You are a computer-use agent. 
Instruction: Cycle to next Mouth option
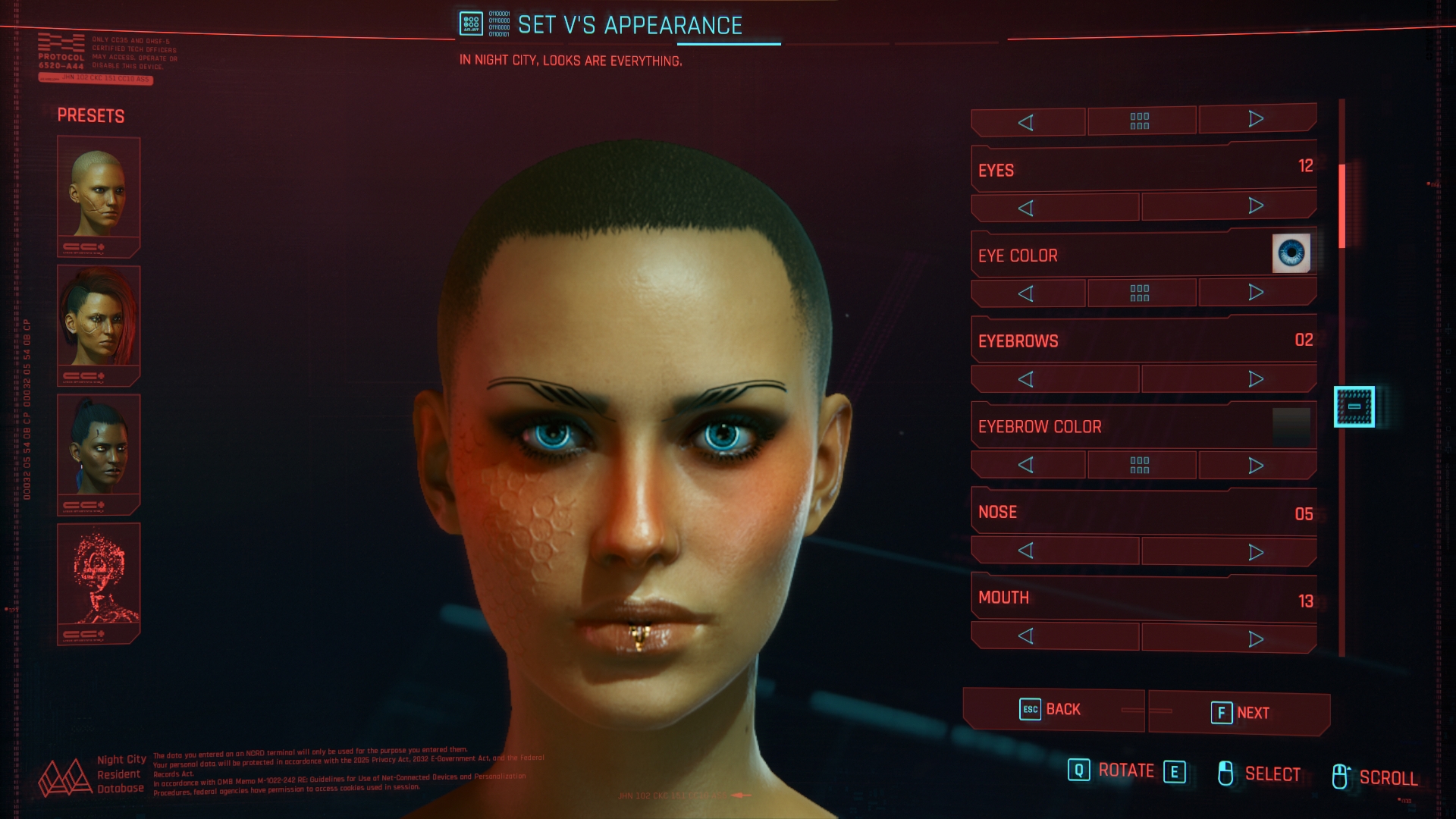(x=1256, y=639)
